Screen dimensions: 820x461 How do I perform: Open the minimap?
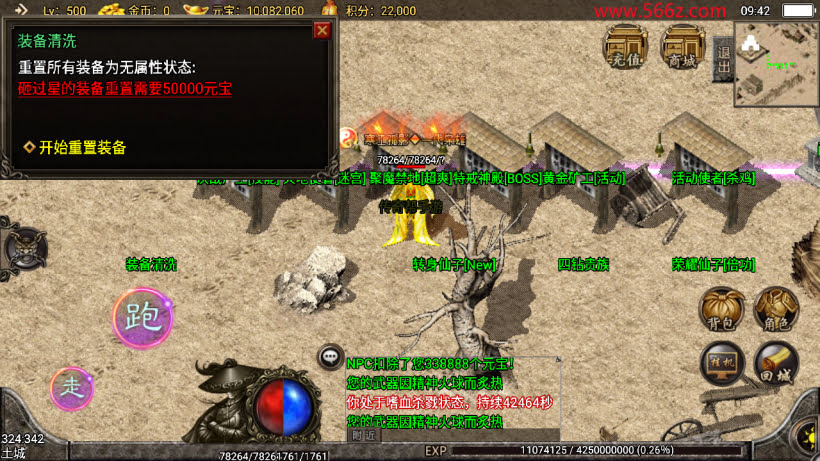click(776, 63)
